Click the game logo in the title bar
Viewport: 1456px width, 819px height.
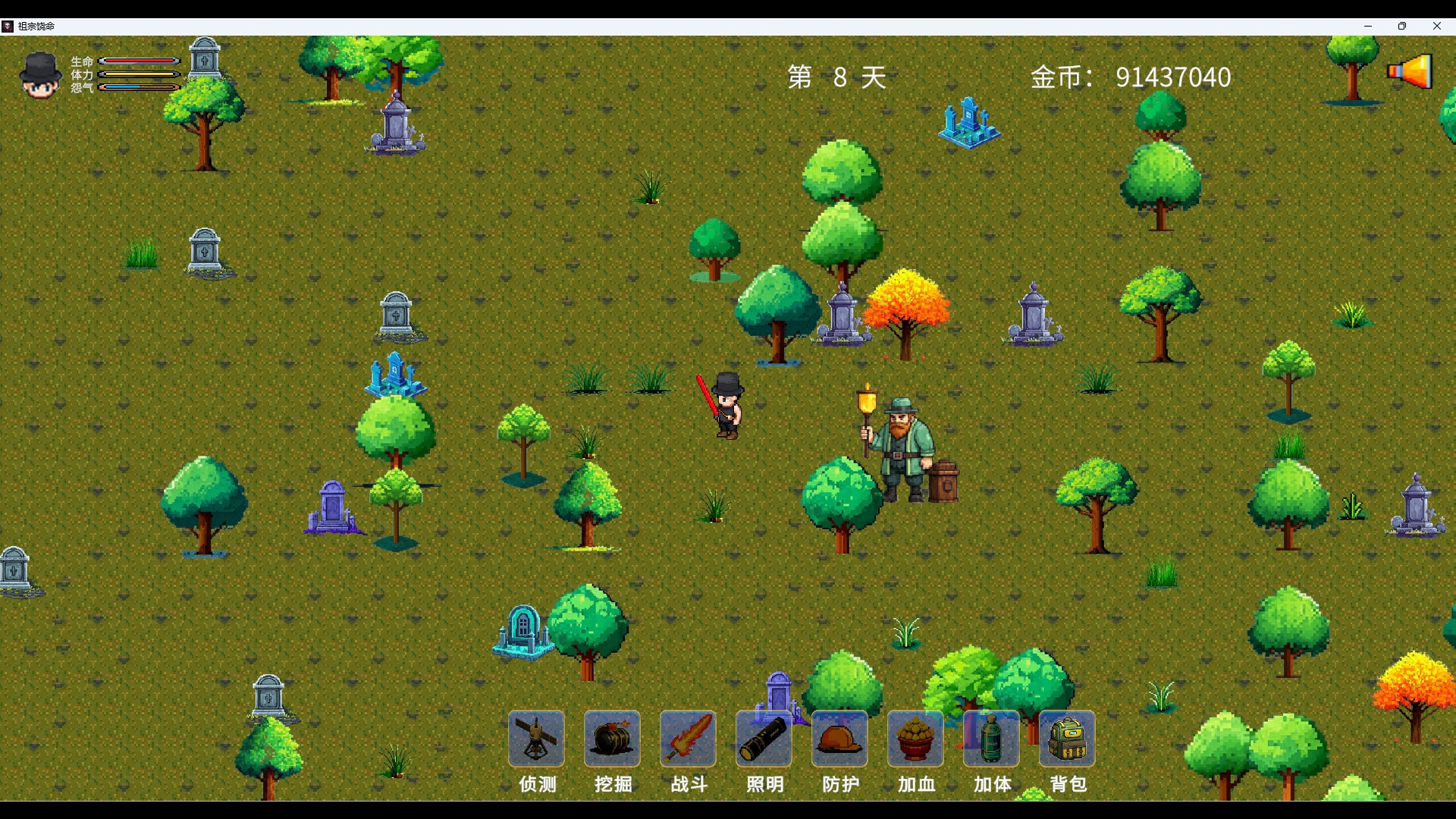[x=8, y=26]
